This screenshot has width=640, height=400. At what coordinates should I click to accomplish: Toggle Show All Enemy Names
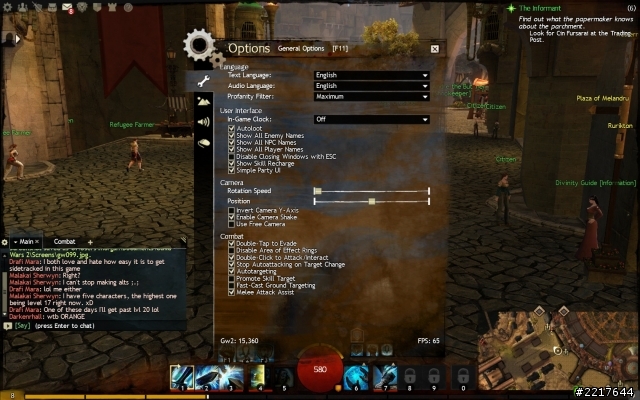[233, 137]
